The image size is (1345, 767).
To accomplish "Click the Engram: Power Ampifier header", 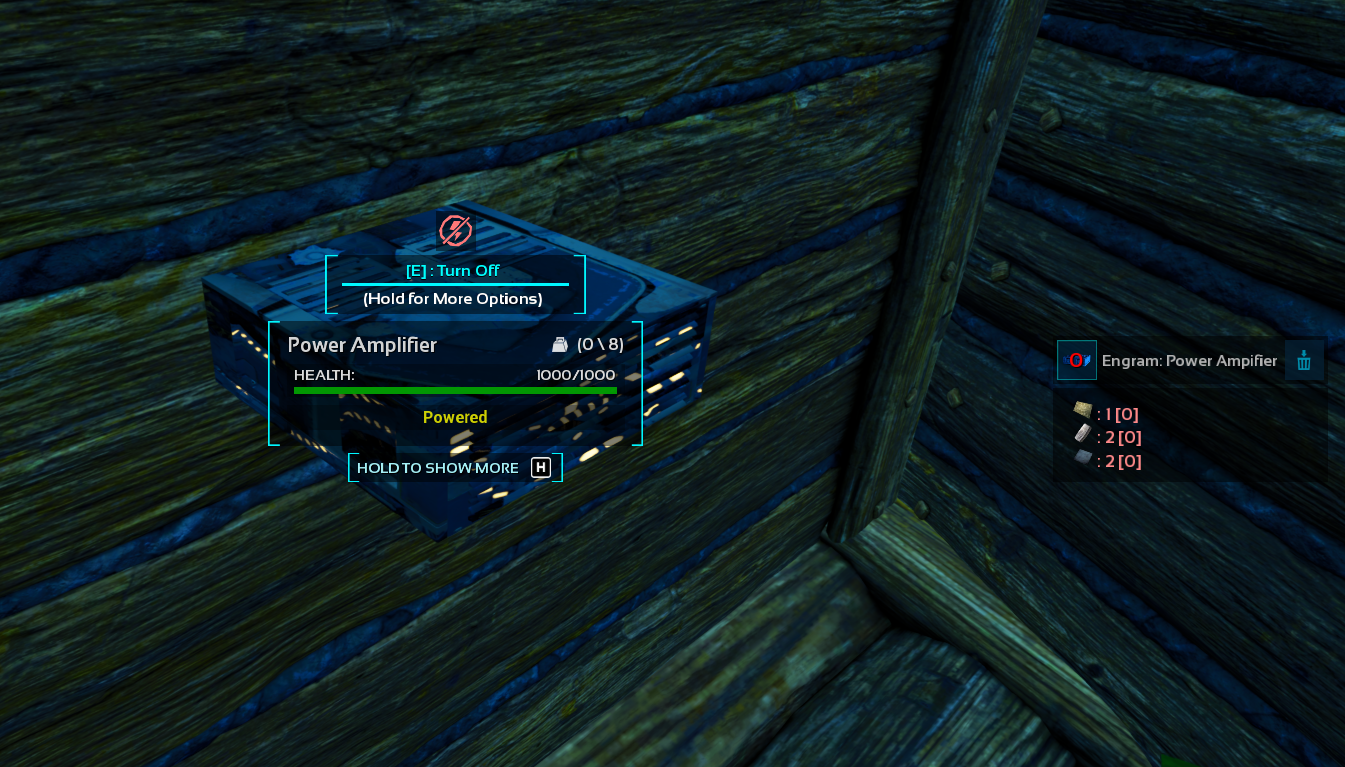I will (1190, 360).
